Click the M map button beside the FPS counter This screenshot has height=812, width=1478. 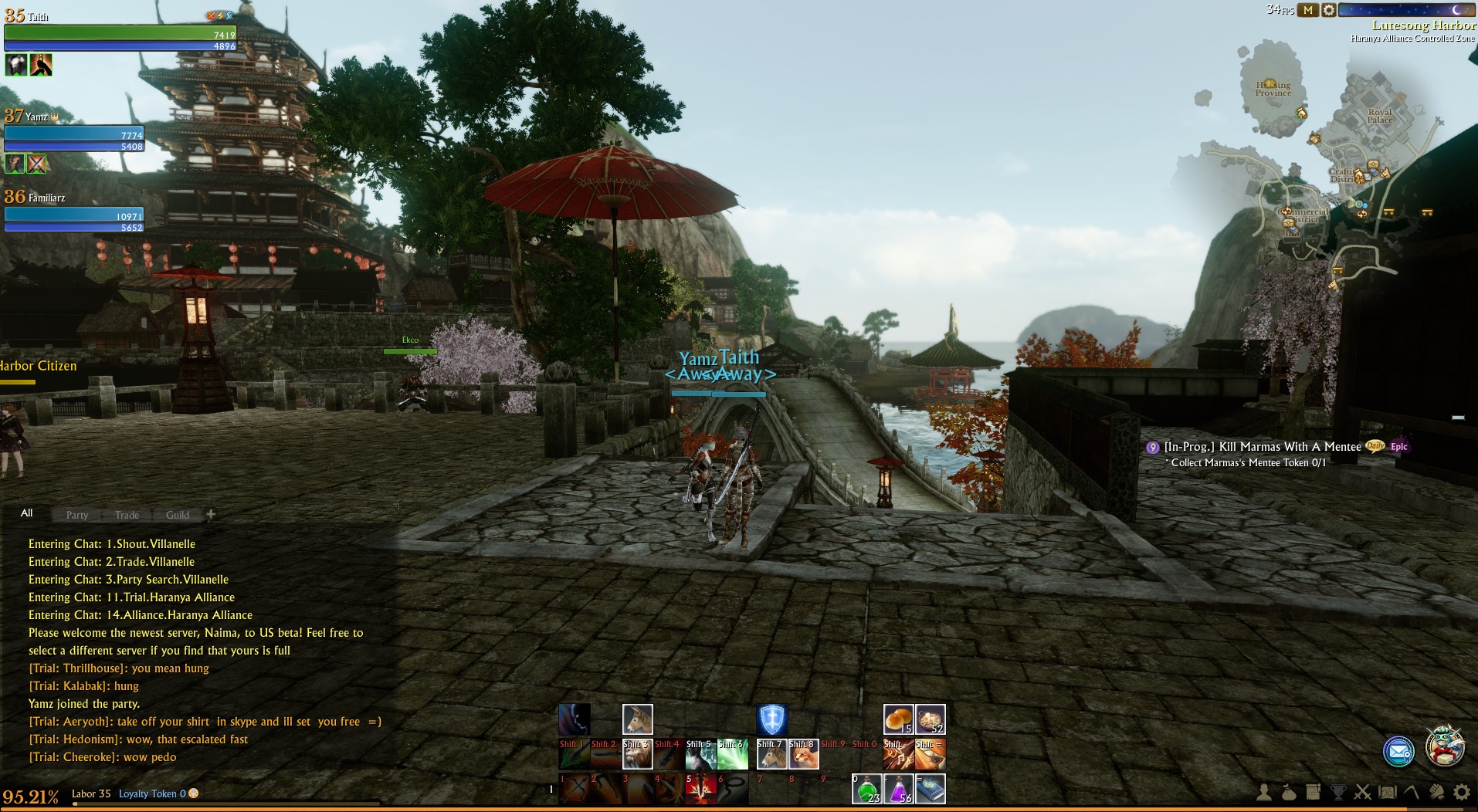(x=1307, y=10)
